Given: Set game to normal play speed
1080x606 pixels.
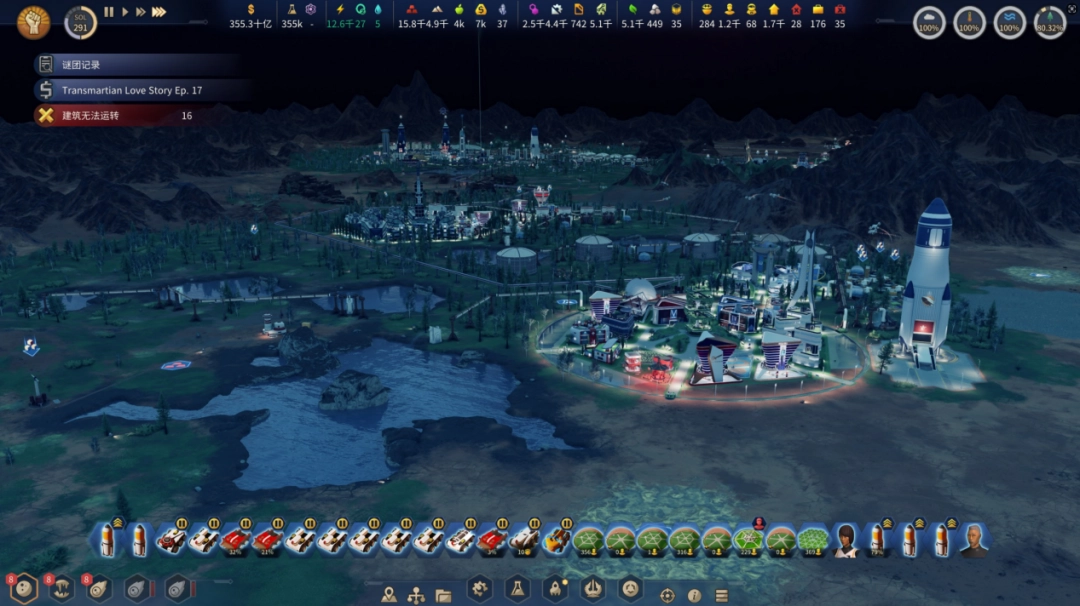Looking at the screenshot, I should click(x=125, y=12).
